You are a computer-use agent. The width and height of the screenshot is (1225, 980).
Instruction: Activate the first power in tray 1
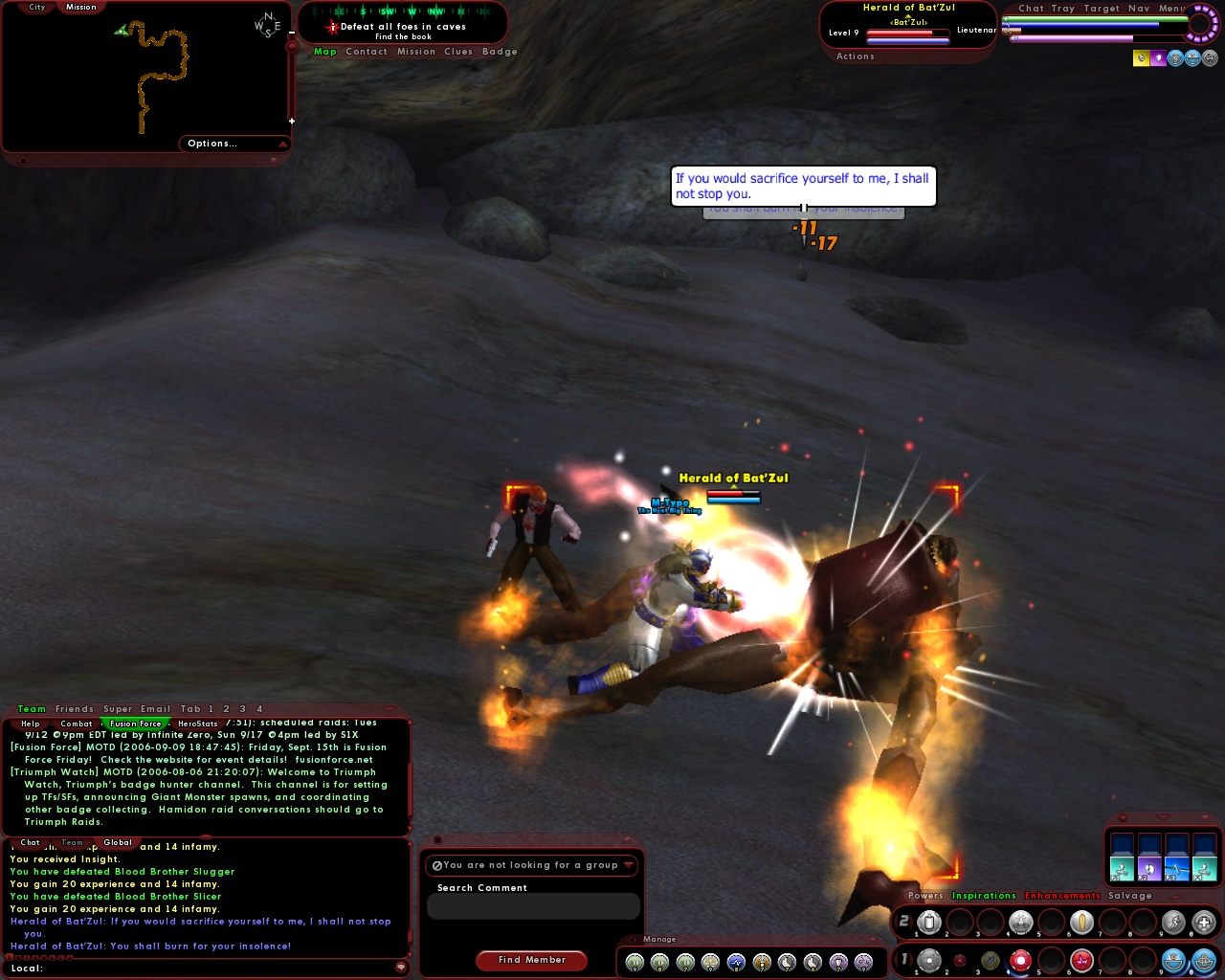click(x=928, y=960)
